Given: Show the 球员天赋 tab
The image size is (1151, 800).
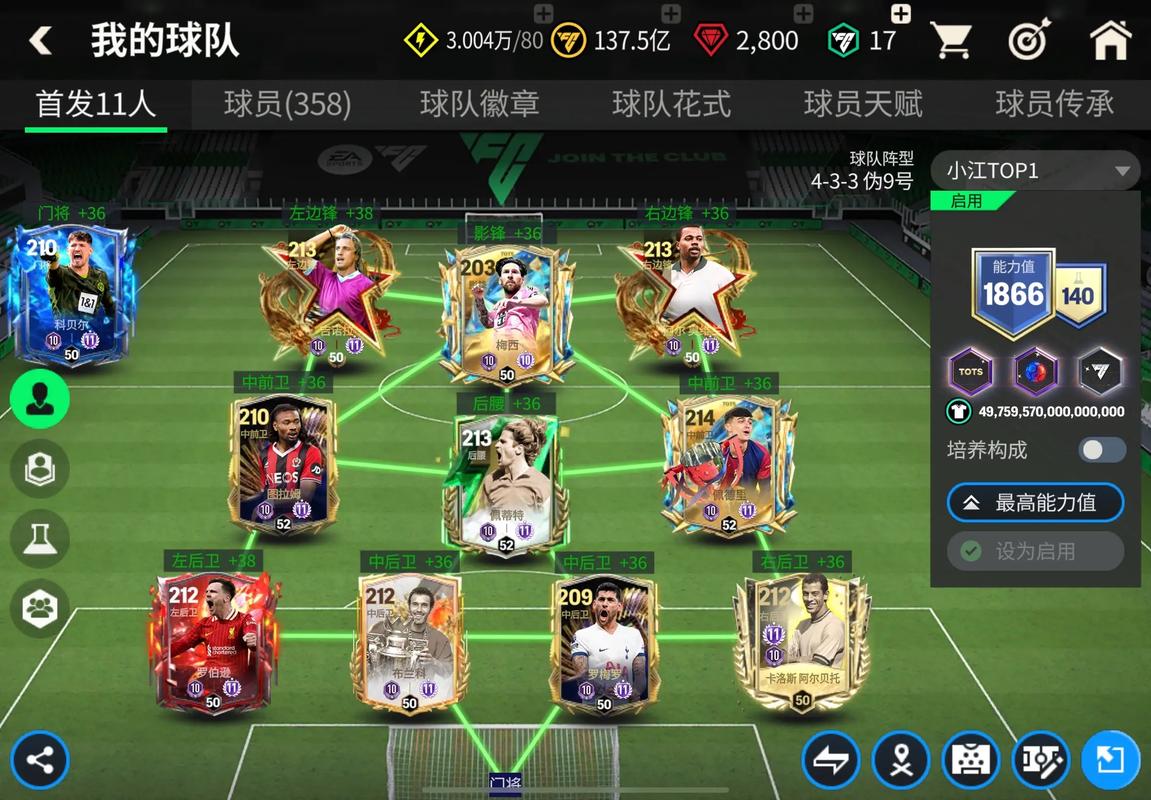Looking at the screenshot, I should tap(863, 104).
